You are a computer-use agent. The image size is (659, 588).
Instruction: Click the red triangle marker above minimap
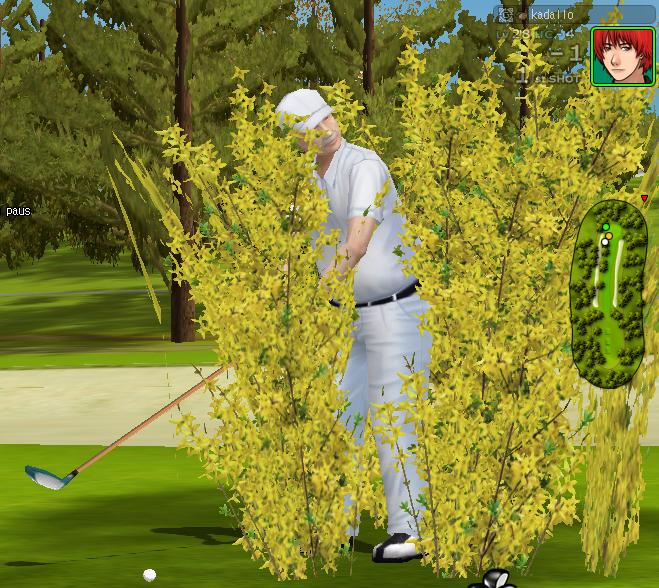(644, 199)
